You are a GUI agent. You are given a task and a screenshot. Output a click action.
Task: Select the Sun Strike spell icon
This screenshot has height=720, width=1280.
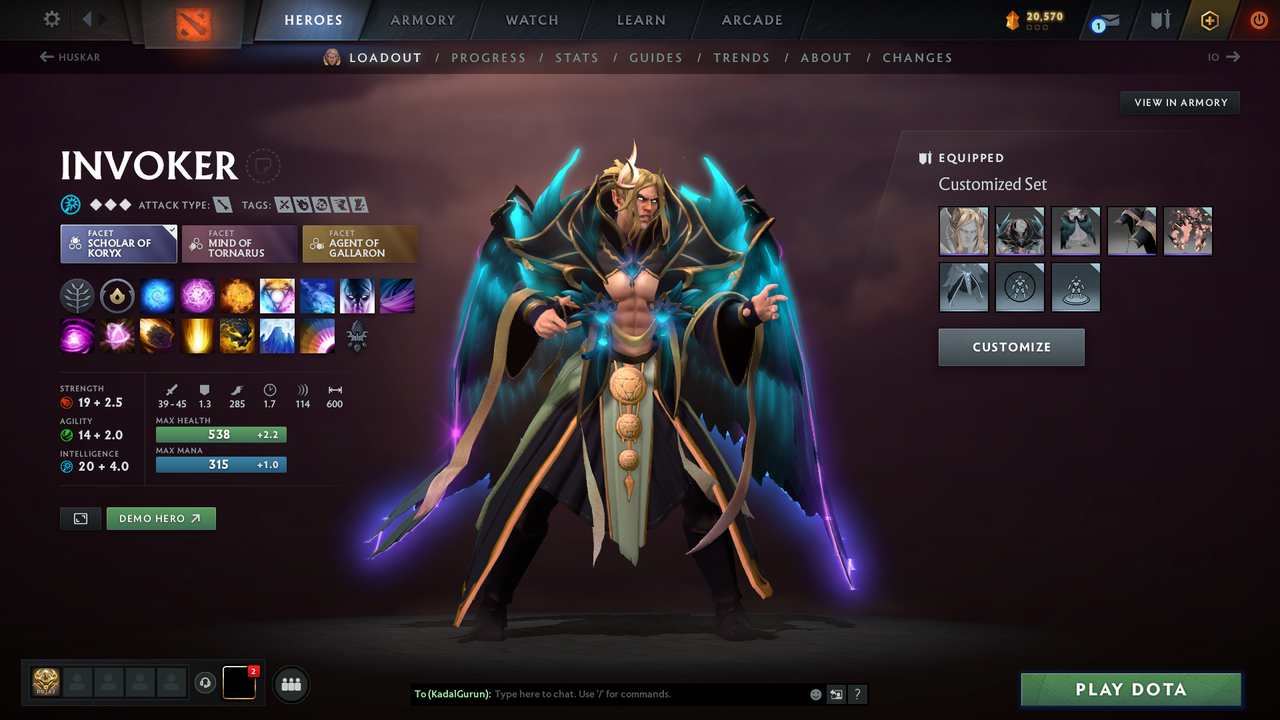coord(197,335)
